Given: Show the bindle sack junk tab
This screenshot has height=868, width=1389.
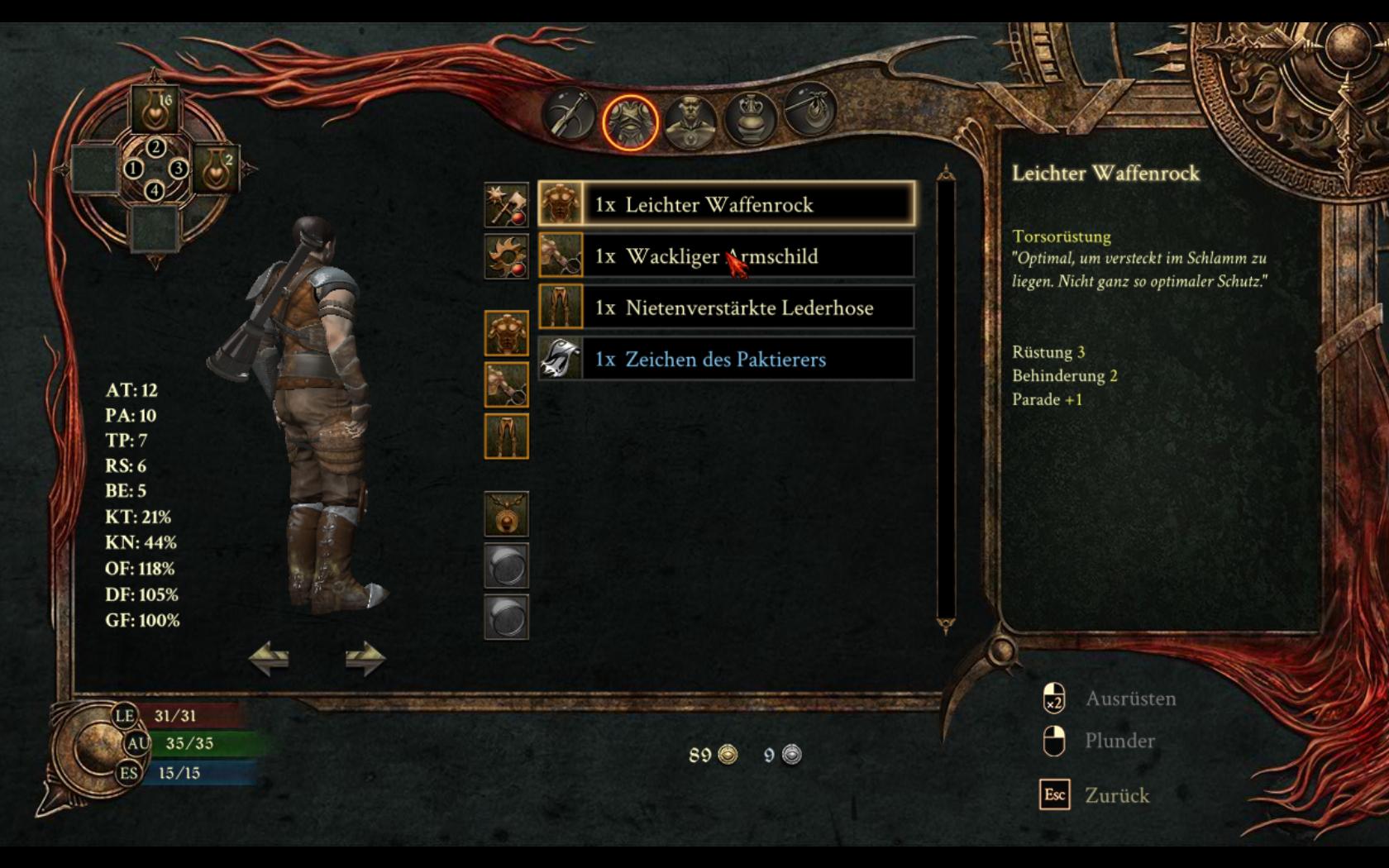Looking at the screenshot, I should (808, 111).
